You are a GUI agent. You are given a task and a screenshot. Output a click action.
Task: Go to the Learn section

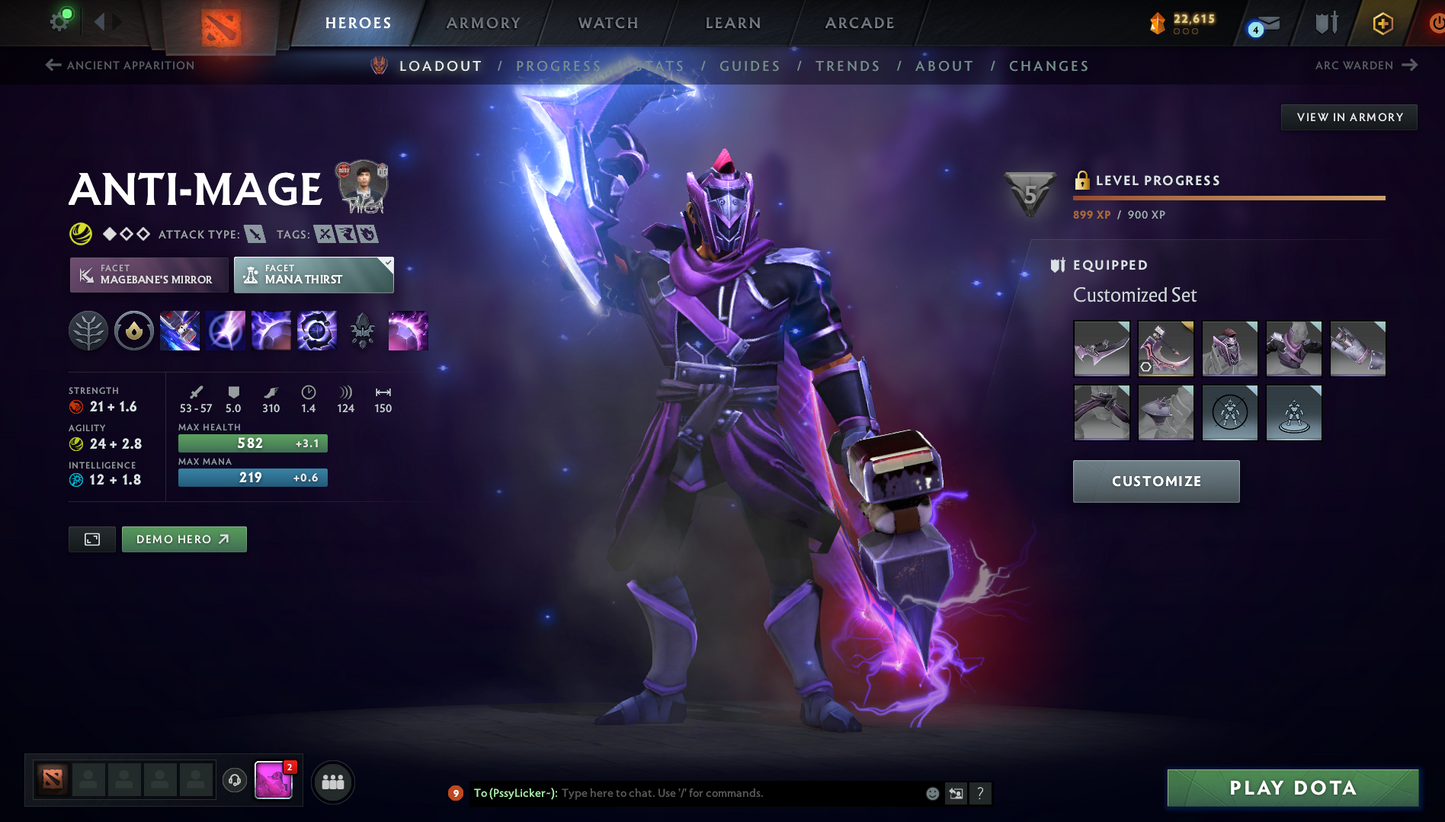pyautogui.click(x=733, y=23)
